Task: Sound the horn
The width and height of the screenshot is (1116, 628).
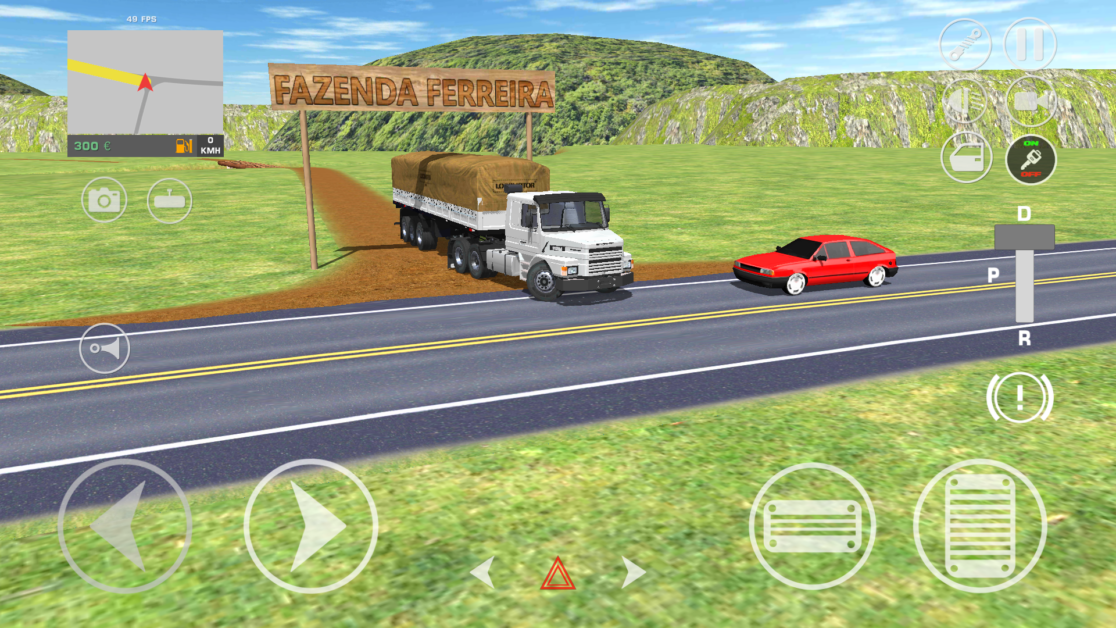Action: click(104, 349)
